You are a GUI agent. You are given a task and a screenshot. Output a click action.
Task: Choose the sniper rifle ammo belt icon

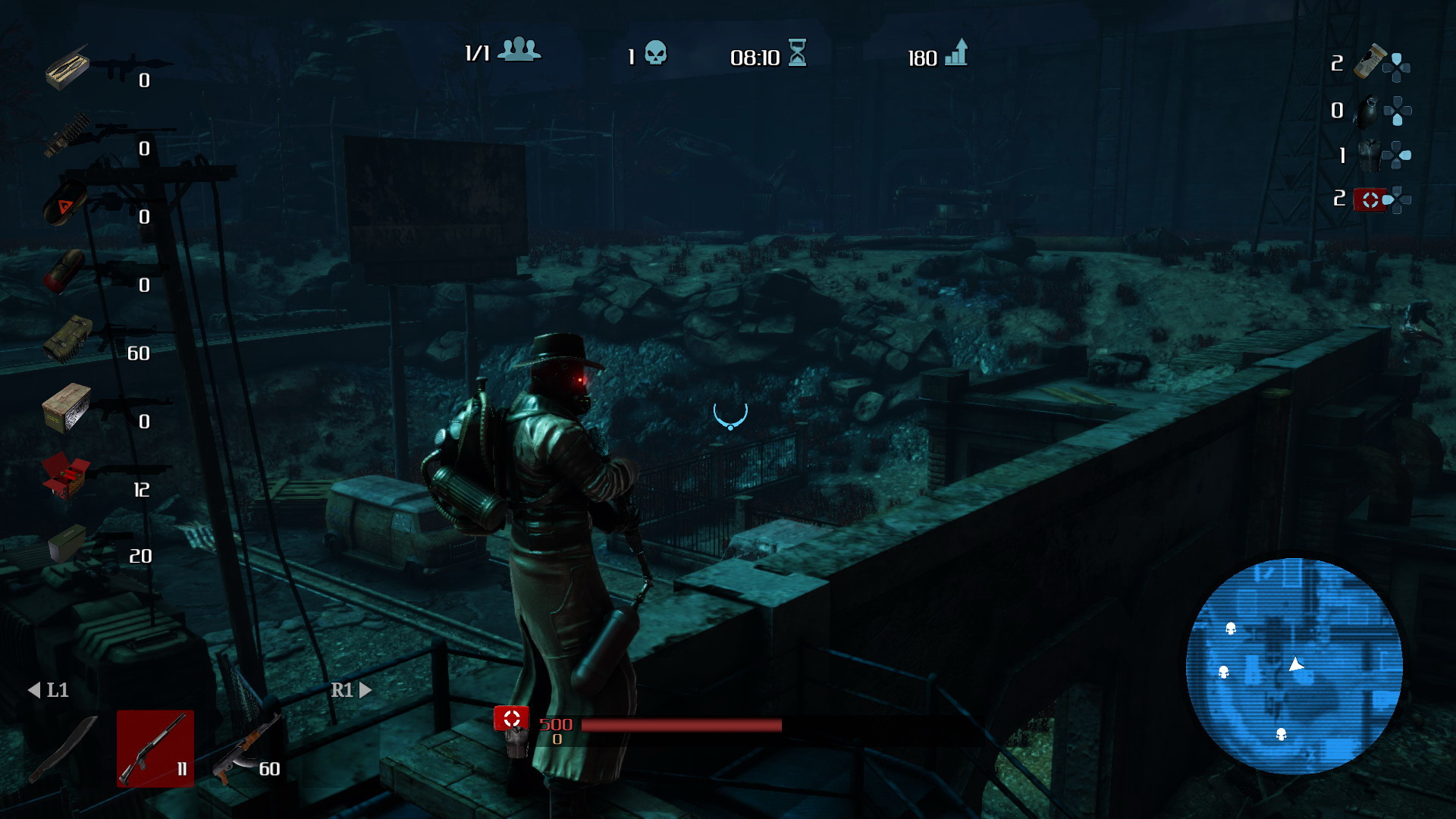68,135
